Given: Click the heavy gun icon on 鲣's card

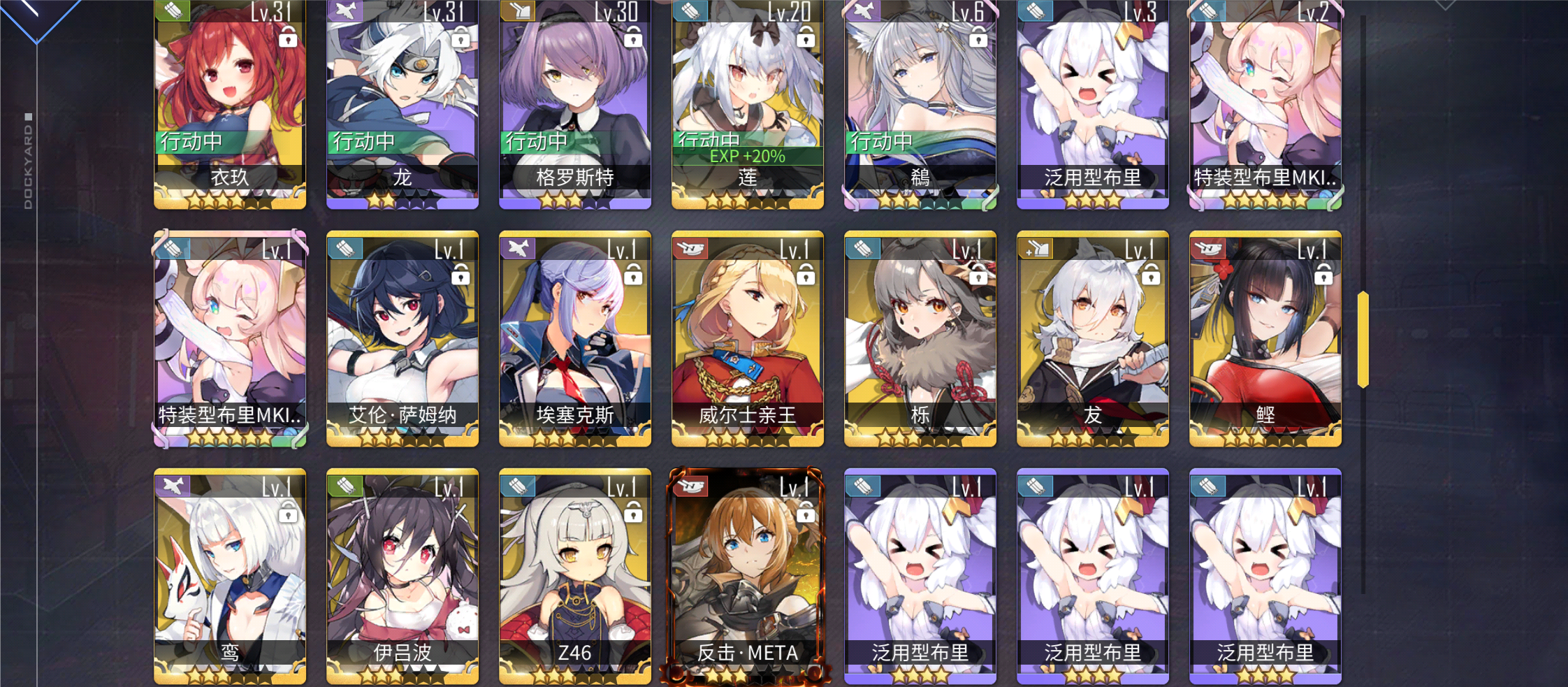Looking at the screenshot, I should pyautogui.click(x=1208, y=247).
